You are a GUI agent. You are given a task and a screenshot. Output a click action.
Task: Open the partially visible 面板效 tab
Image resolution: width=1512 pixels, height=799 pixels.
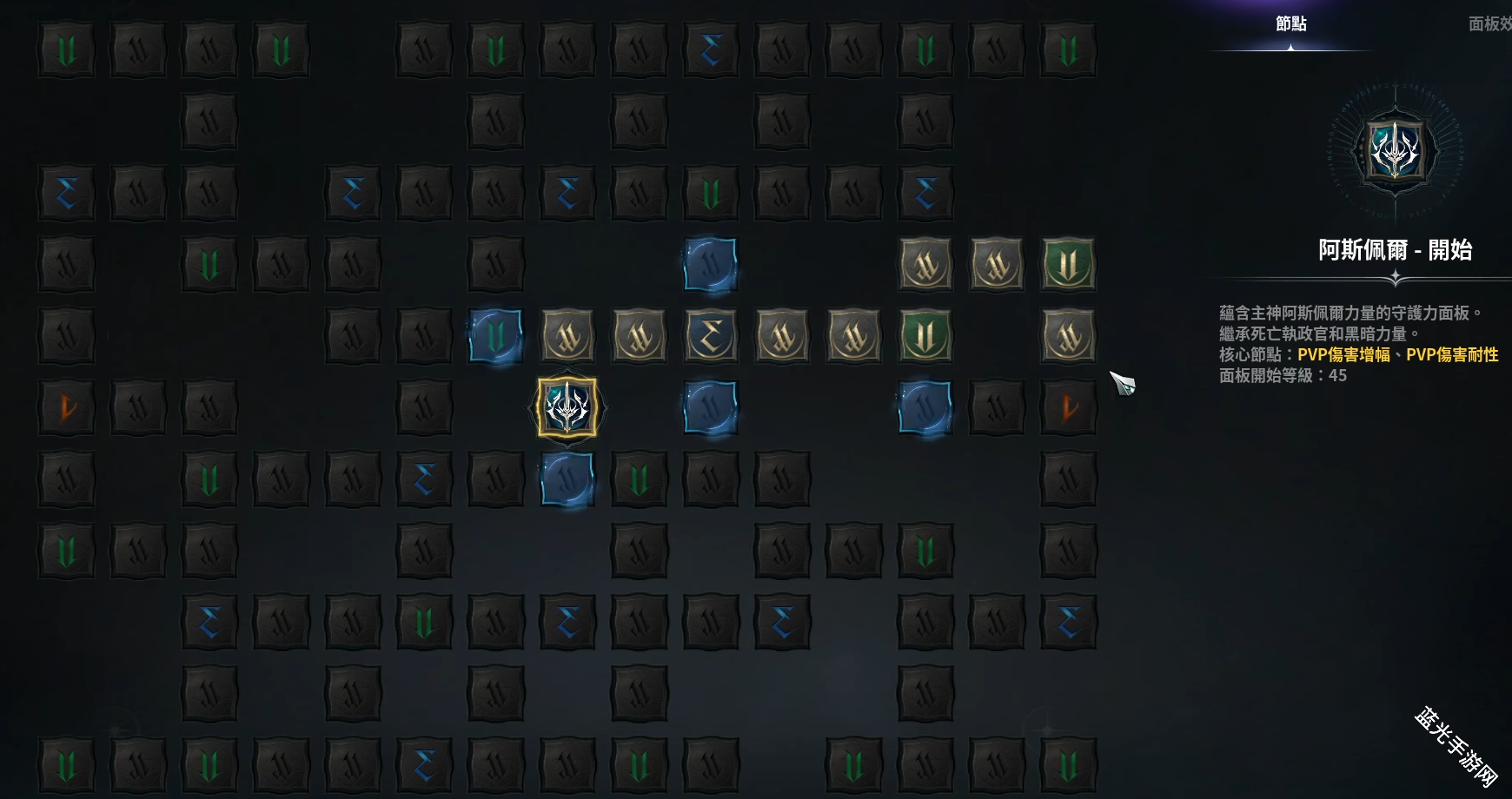(x=1489, y=24)
